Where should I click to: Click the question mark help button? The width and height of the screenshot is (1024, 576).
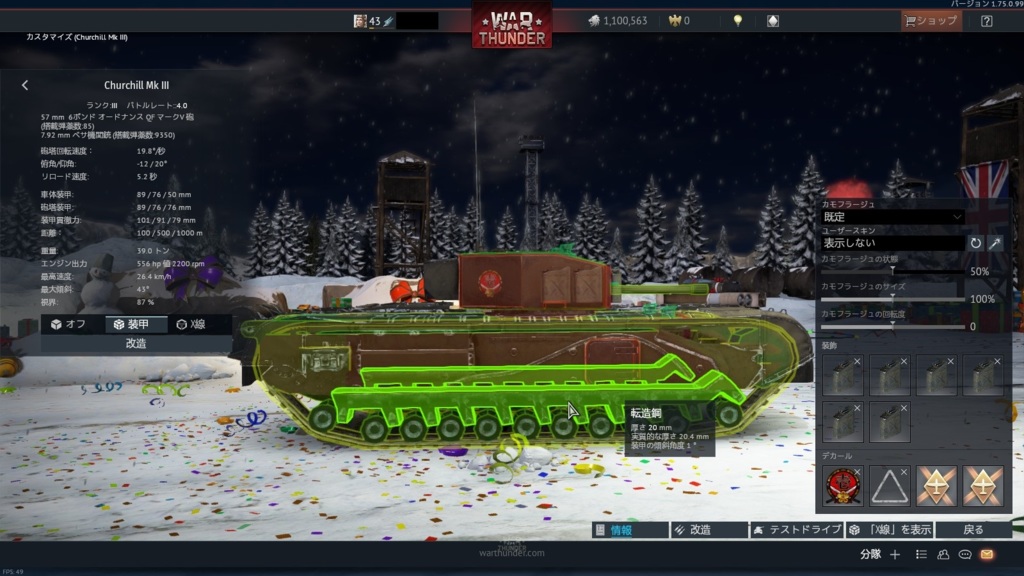point(987,20)
